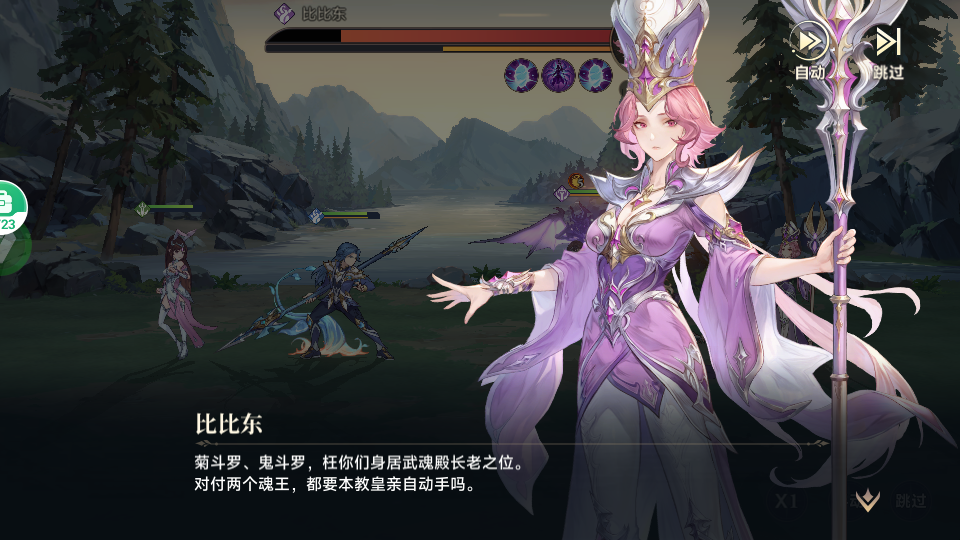Tap the dimmed X1 battle speed button
The image size is (960, 540).
pos(785,501)
